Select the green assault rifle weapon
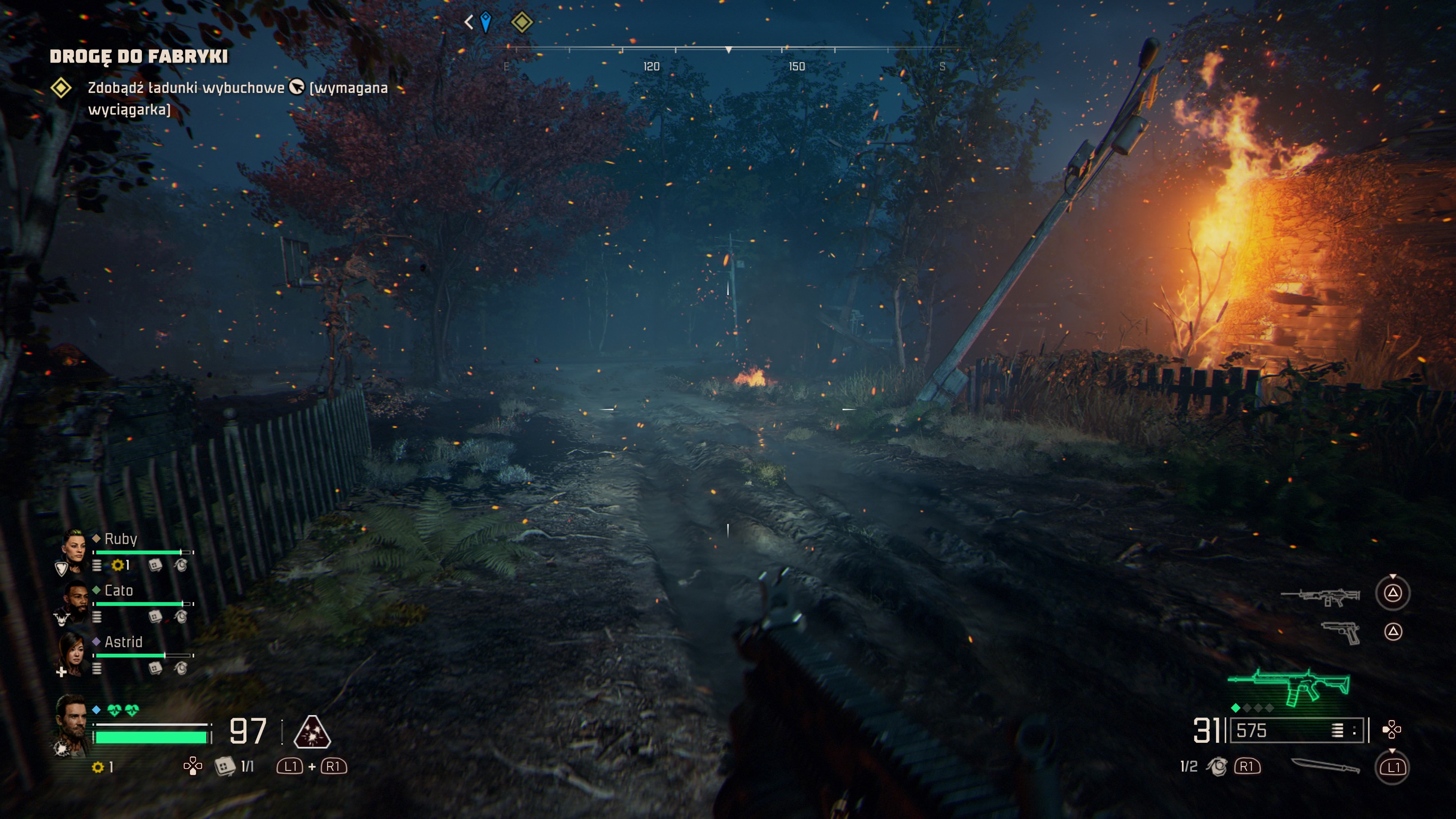The height and width of the screenshot is (819, 1456). point(1289,687)
